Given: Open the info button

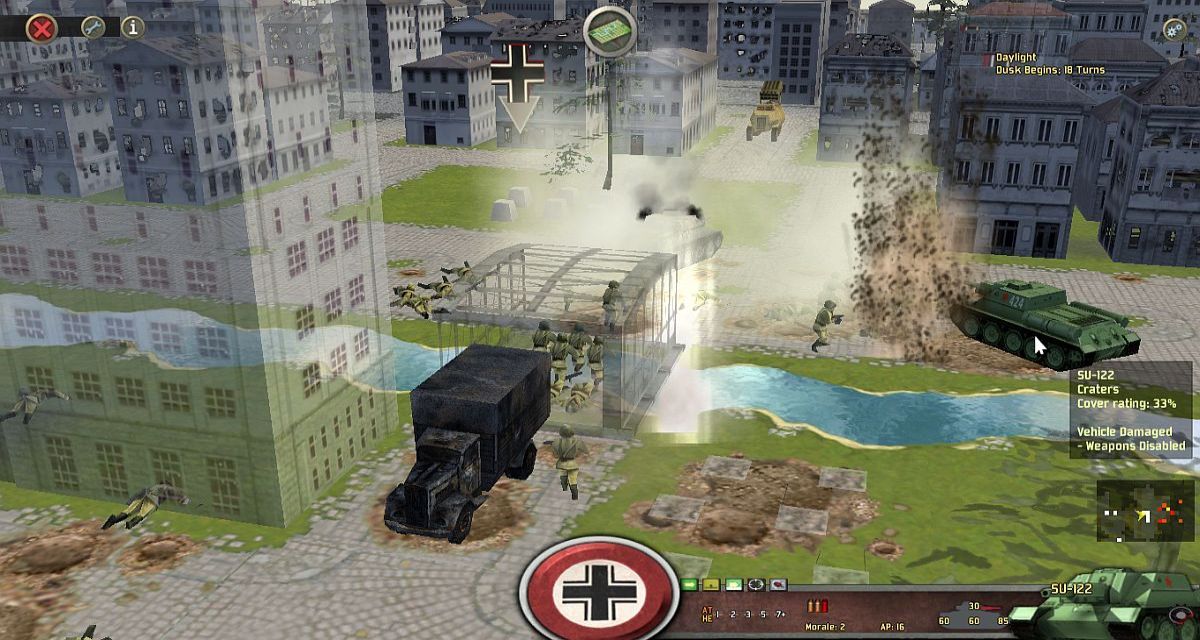Looking at the screenshot, I should pos(132,27).
